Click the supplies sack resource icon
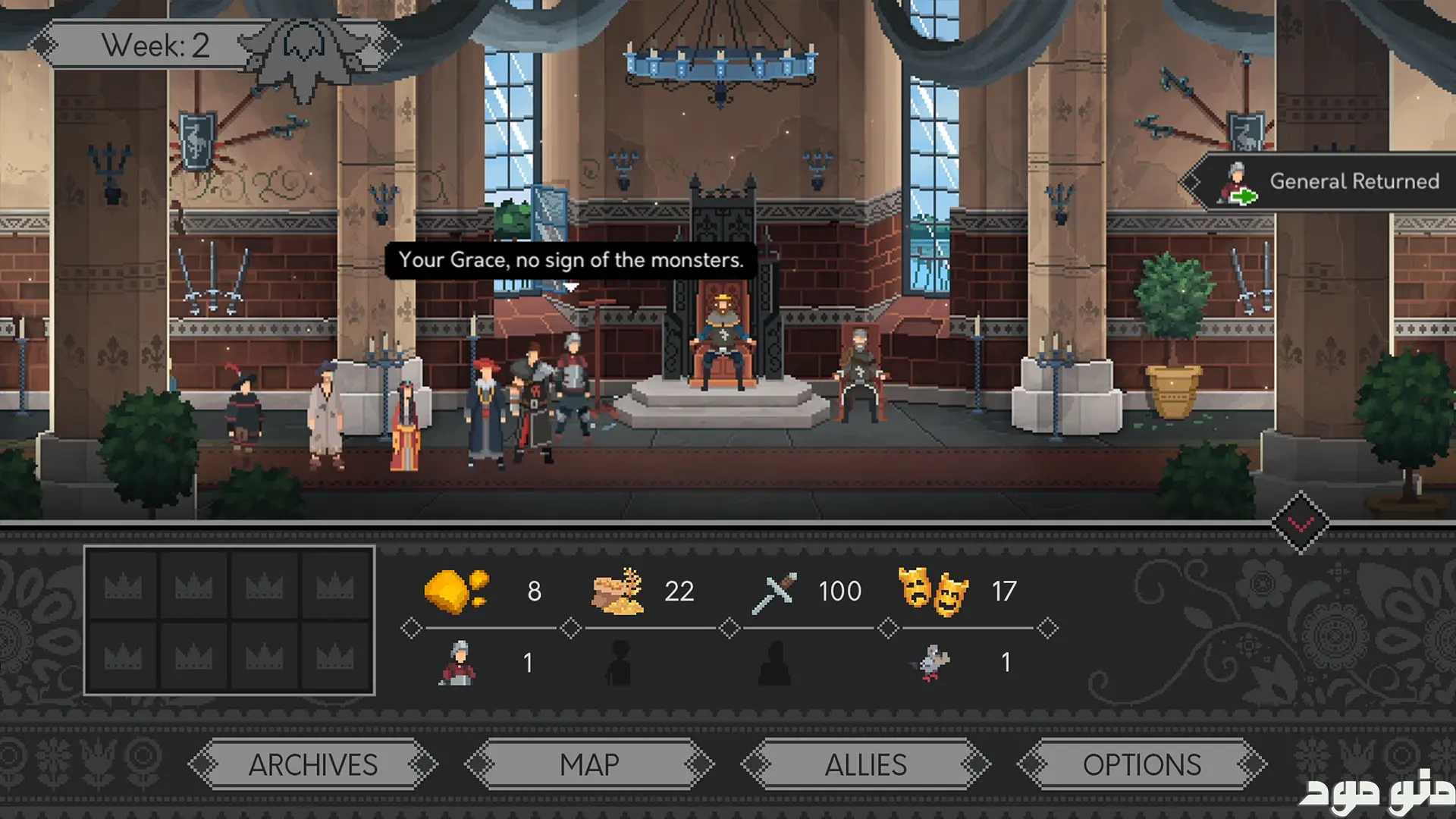The width and height of the screenshot is (1456, 819). coord(618,591)
